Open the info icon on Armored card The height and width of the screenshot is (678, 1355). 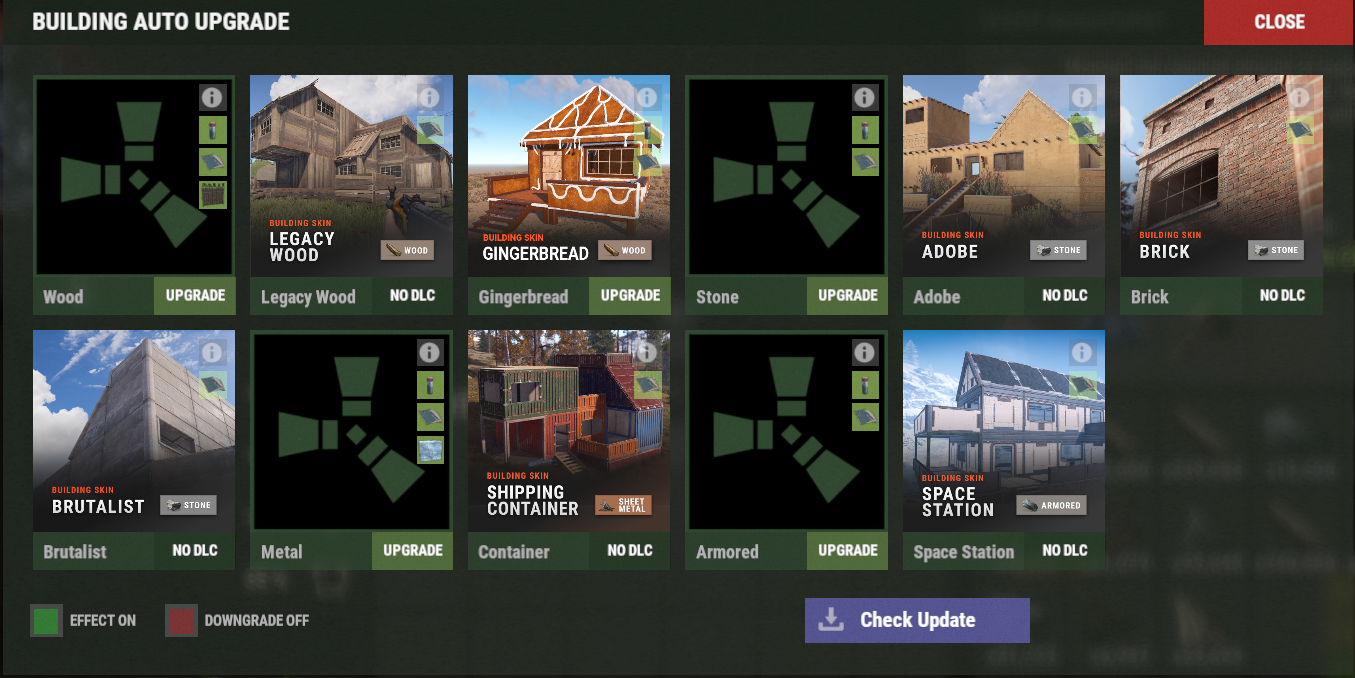click(865, 353)
